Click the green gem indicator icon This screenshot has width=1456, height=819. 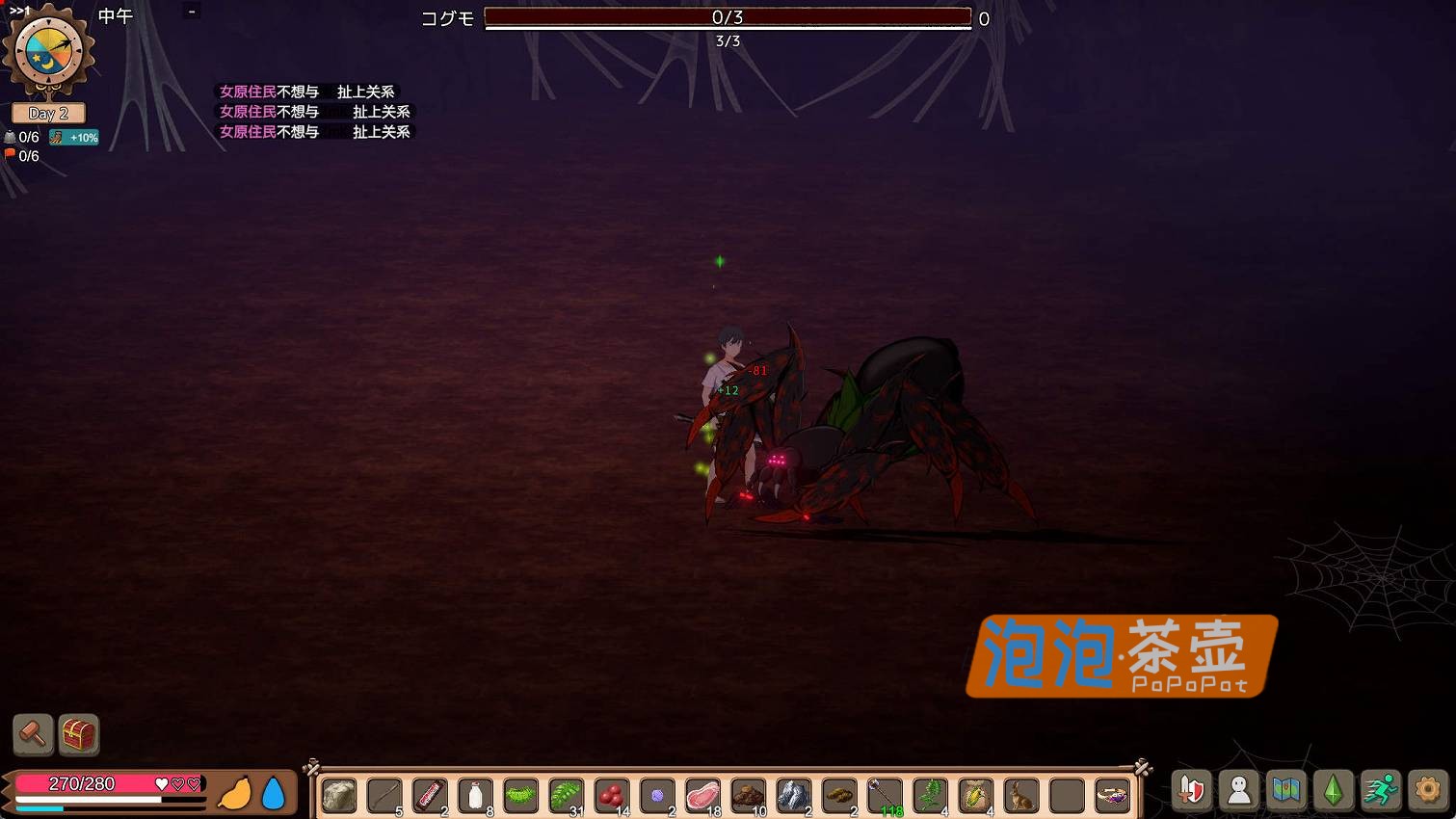pos(1334,789)
